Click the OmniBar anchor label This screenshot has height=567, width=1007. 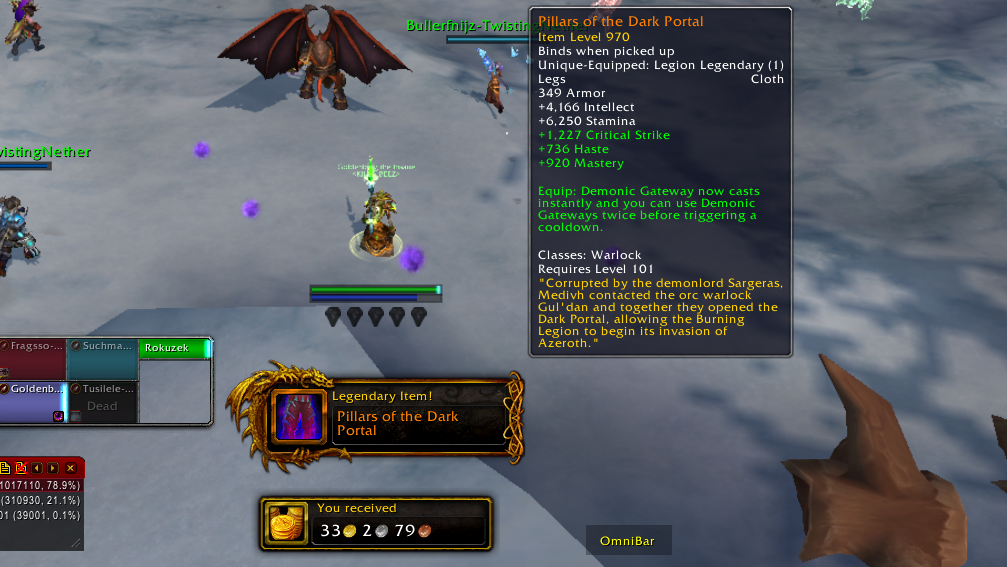pyautogui.click(x=627, y=541)
